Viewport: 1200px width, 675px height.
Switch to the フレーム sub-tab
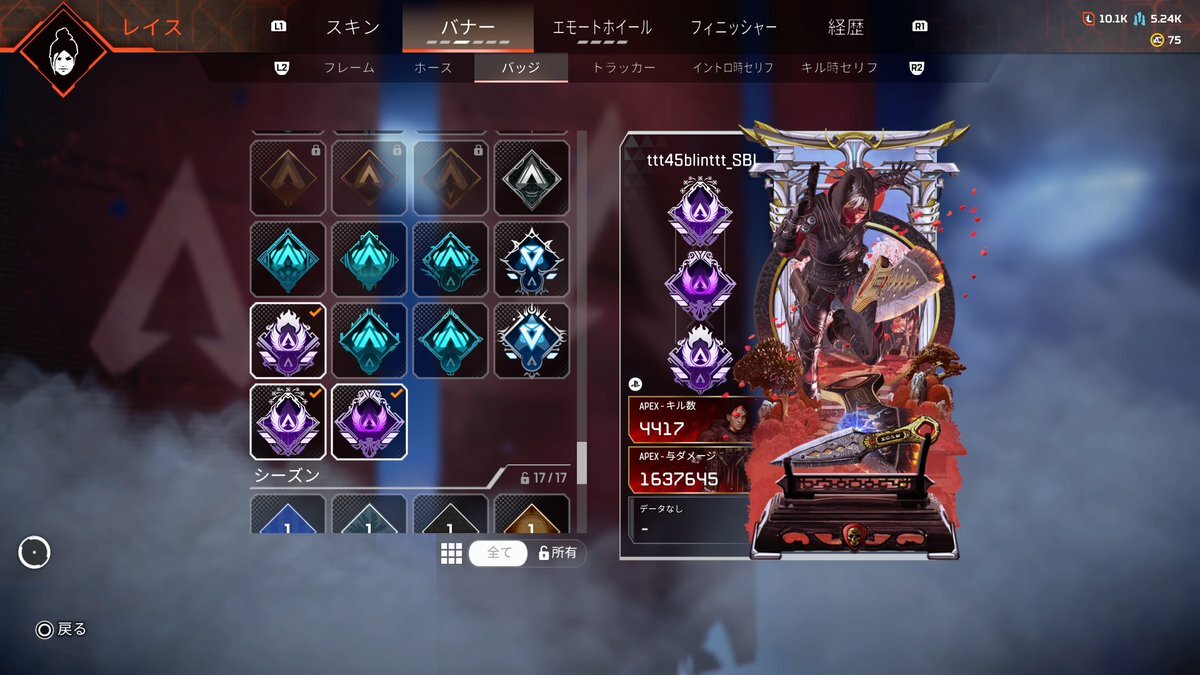pos(349,68)
